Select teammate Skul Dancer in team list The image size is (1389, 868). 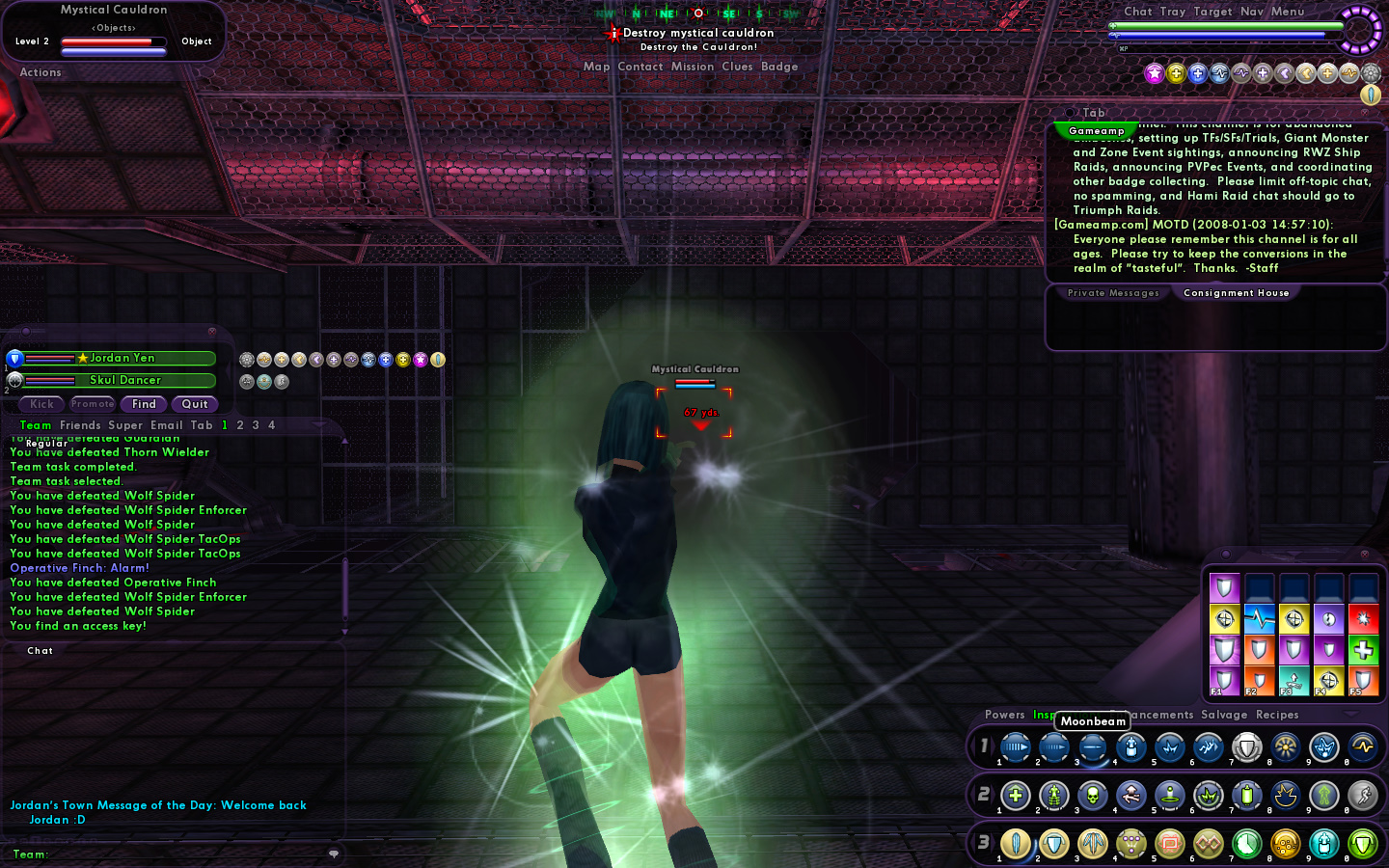[x=125, y=380]
